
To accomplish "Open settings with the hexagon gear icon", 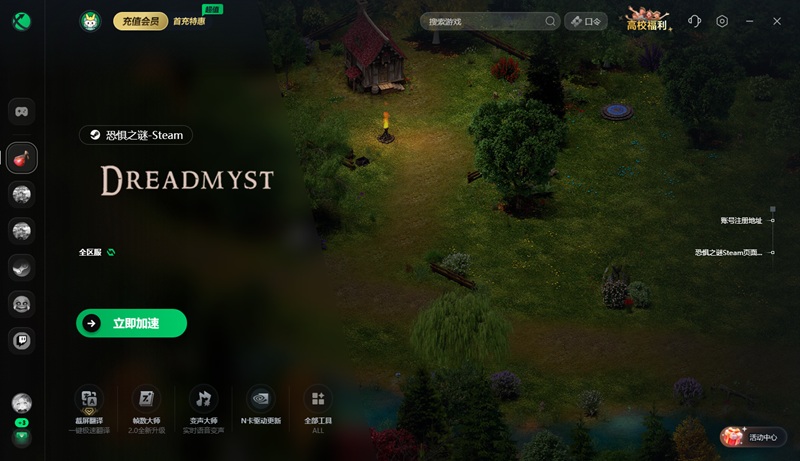I will [x=722, y=21].
